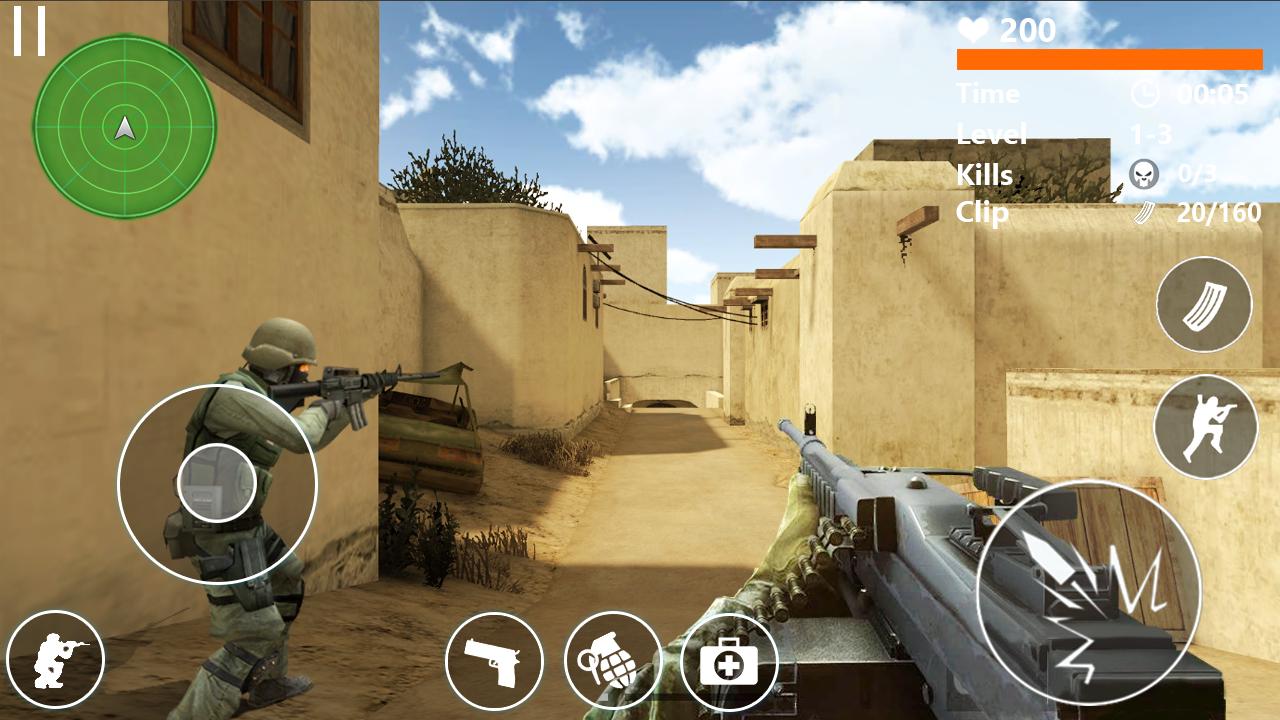Tap the green radar minimap
This screenshot has height=720, width=1280.
125,127
